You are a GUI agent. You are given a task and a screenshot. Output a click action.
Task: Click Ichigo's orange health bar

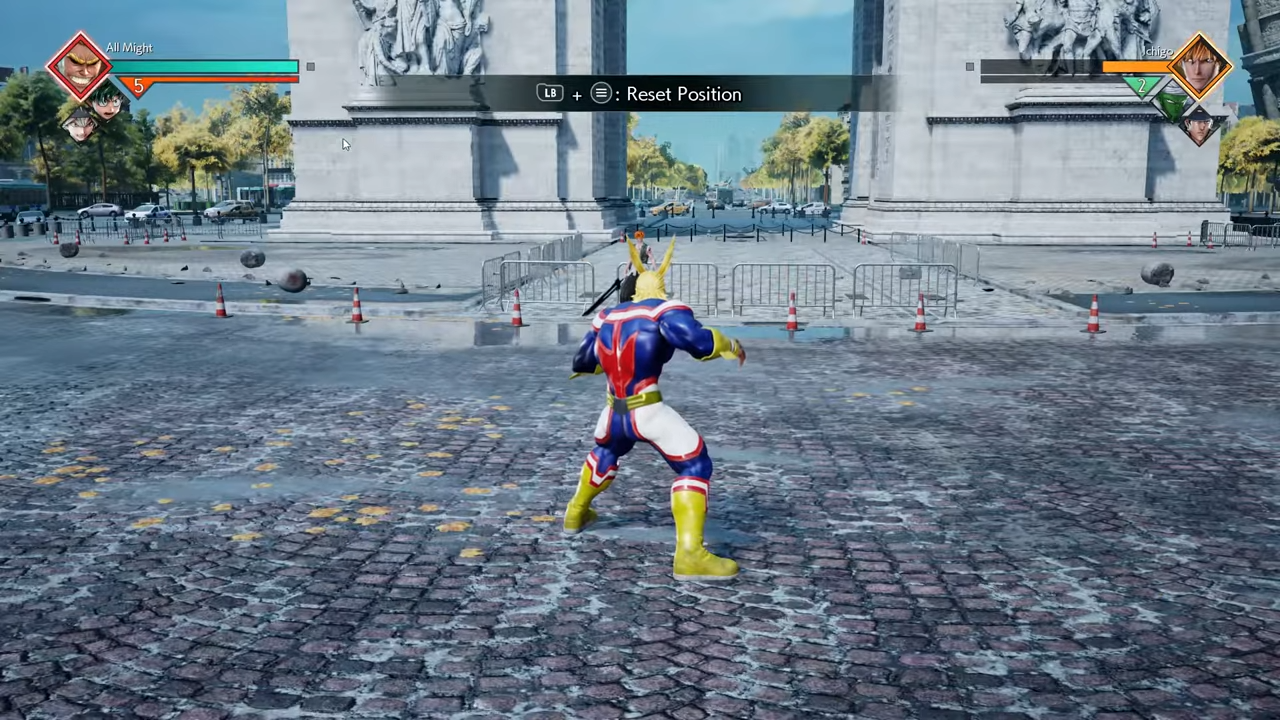[1136, 66]
